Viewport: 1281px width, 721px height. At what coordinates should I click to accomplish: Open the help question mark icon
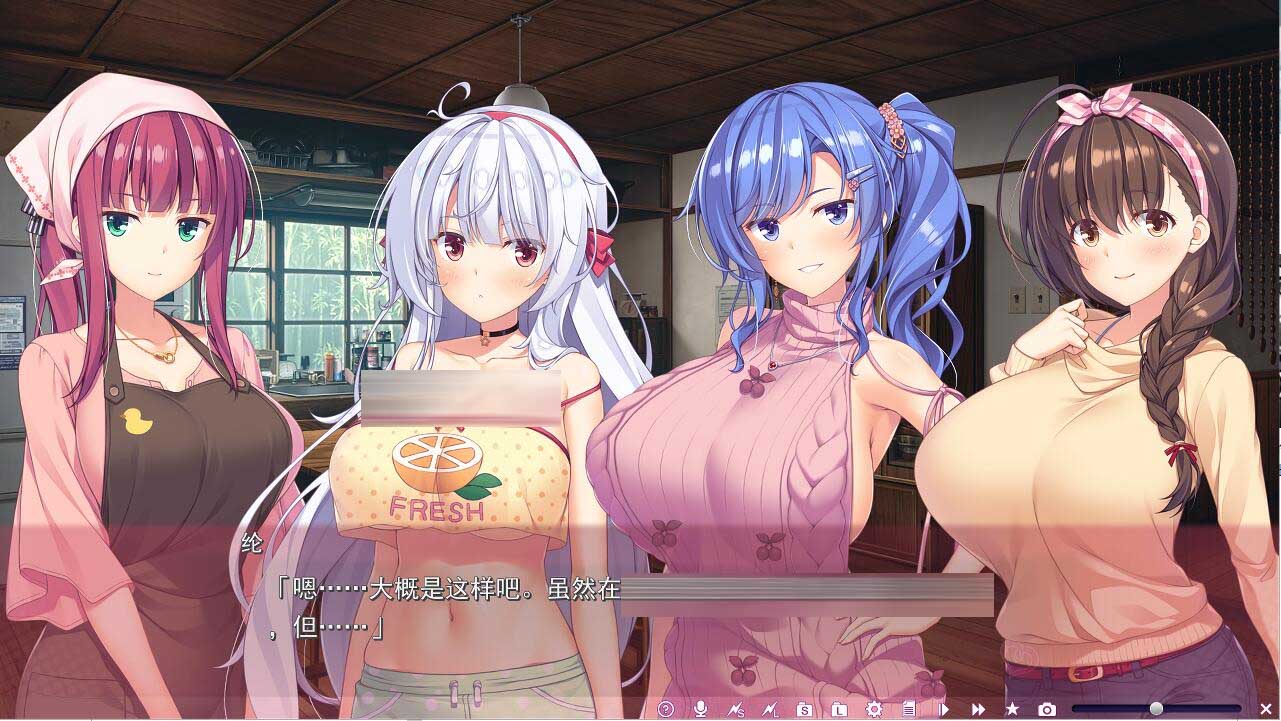point(667,709)
